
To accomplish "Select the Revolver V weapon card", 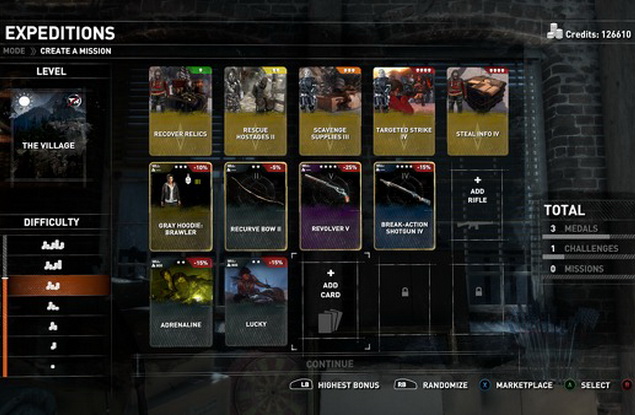I will [x=330, y=205].
